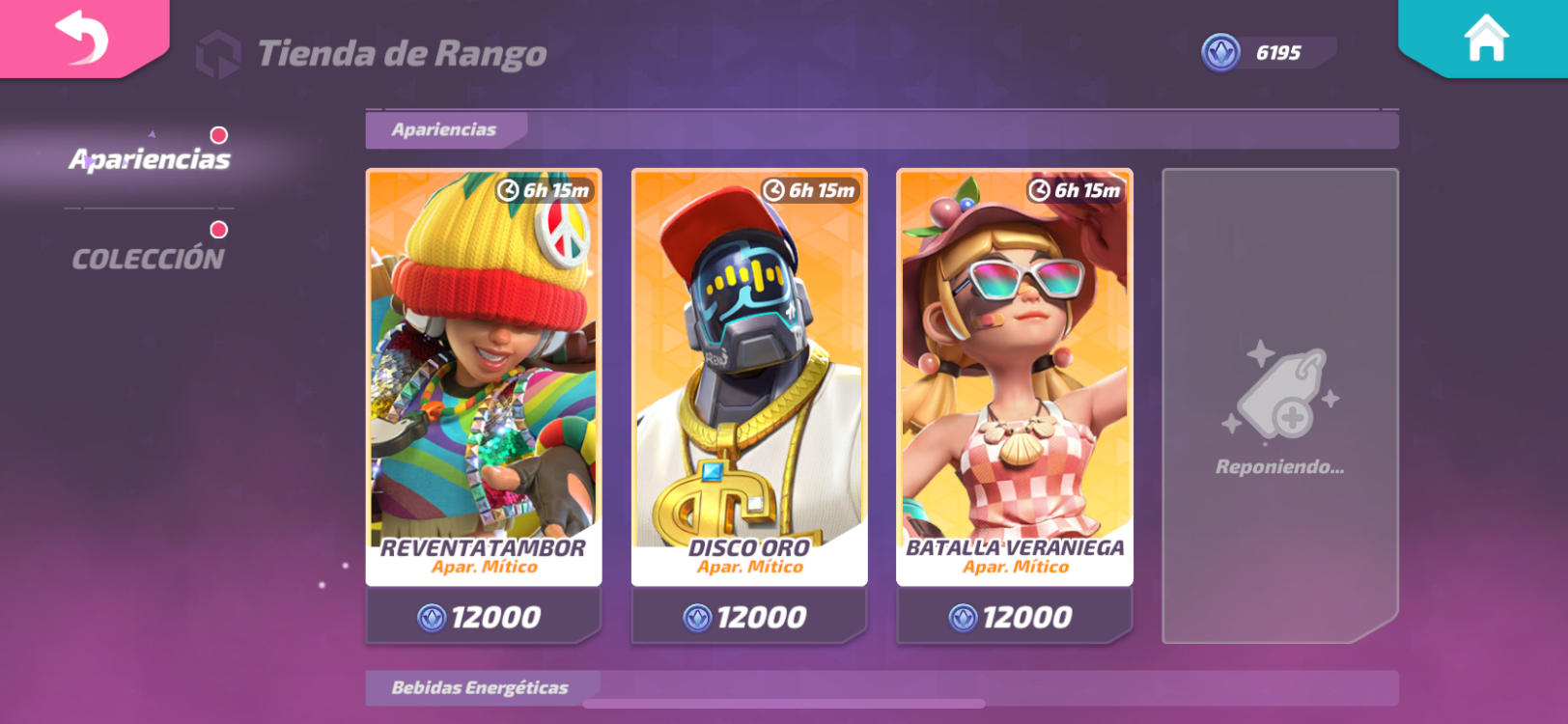Click the timer icon on Batalla Veraniega card
Viewport: 1568px width, 724px height.
[x=1040, y=190]
